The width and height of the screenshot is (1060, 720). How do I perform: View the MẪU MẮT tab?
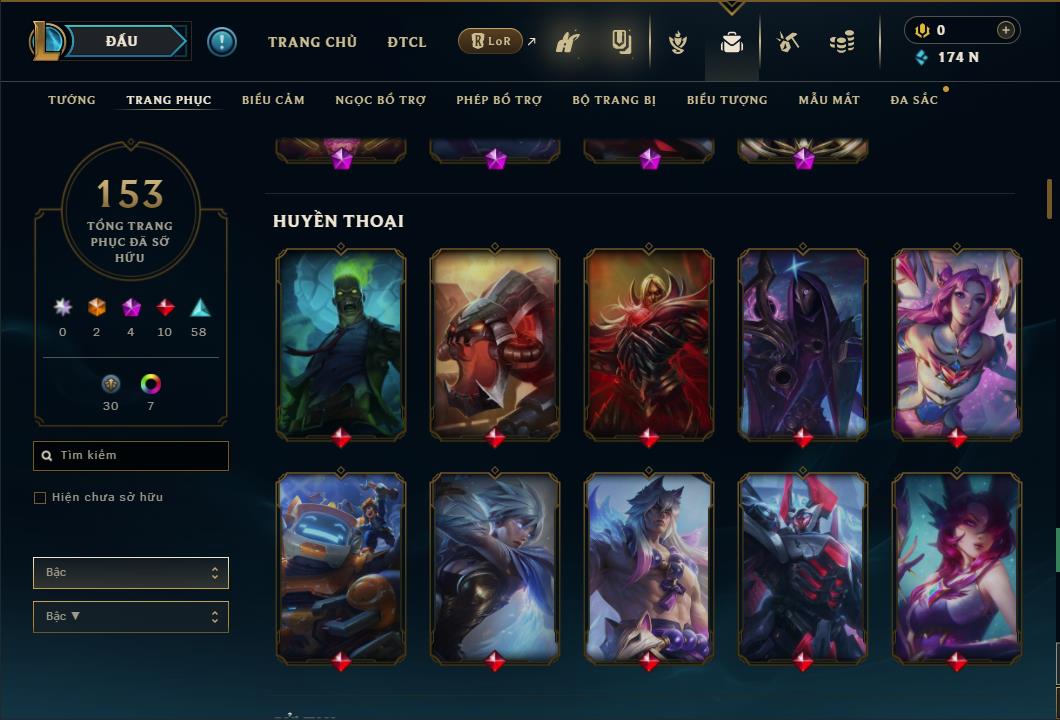tap(829, 100)
